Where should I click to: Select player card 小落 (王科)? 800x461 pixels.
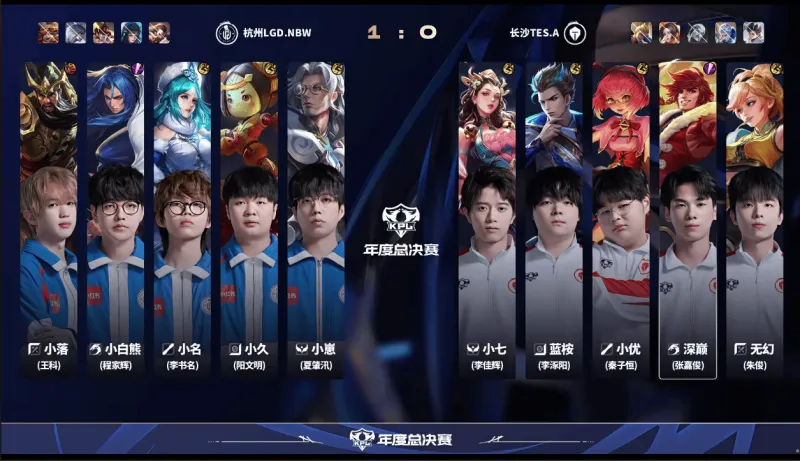pos(48,220)
